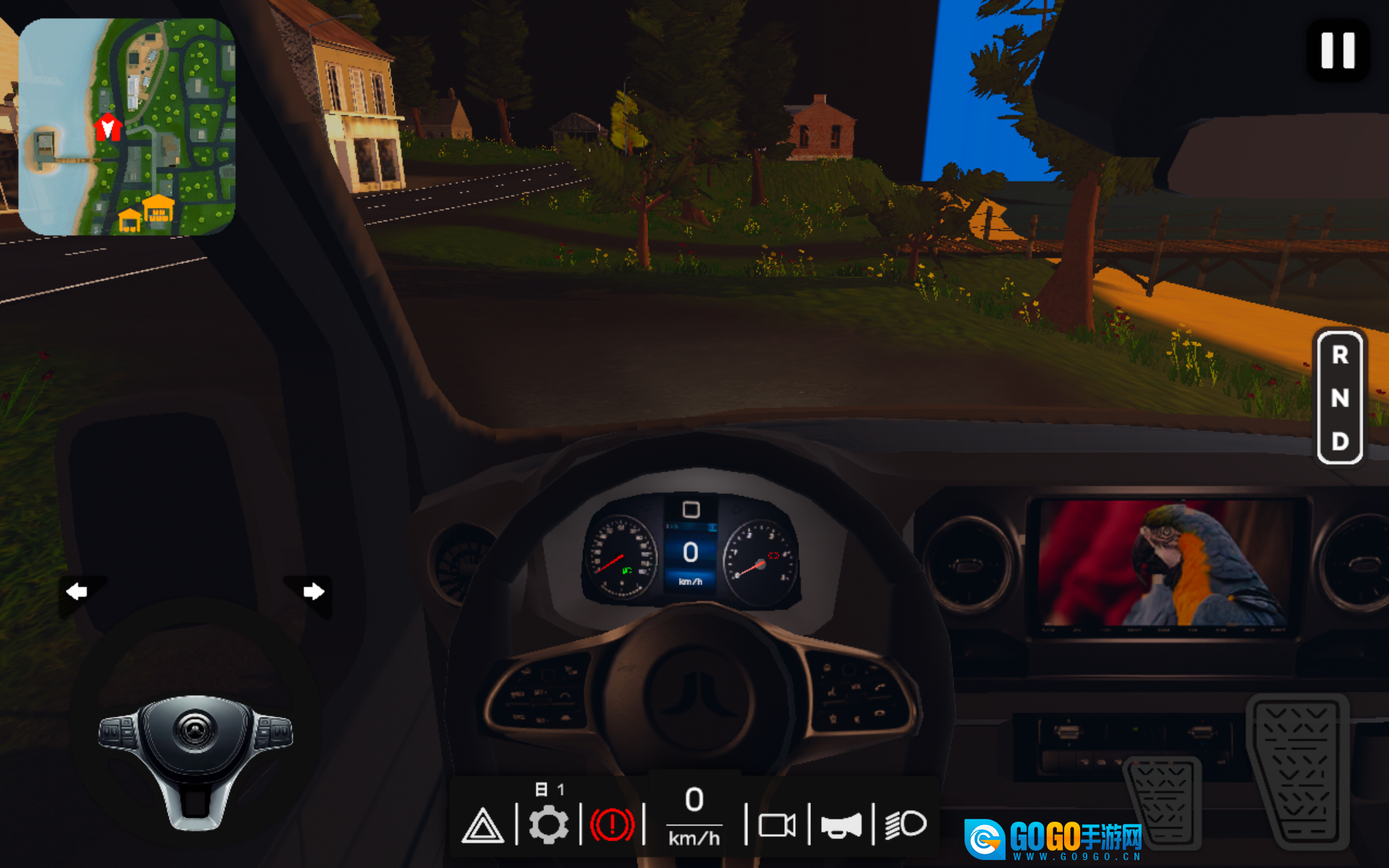
Task: Pause the game
Action: pos(1338,51)
